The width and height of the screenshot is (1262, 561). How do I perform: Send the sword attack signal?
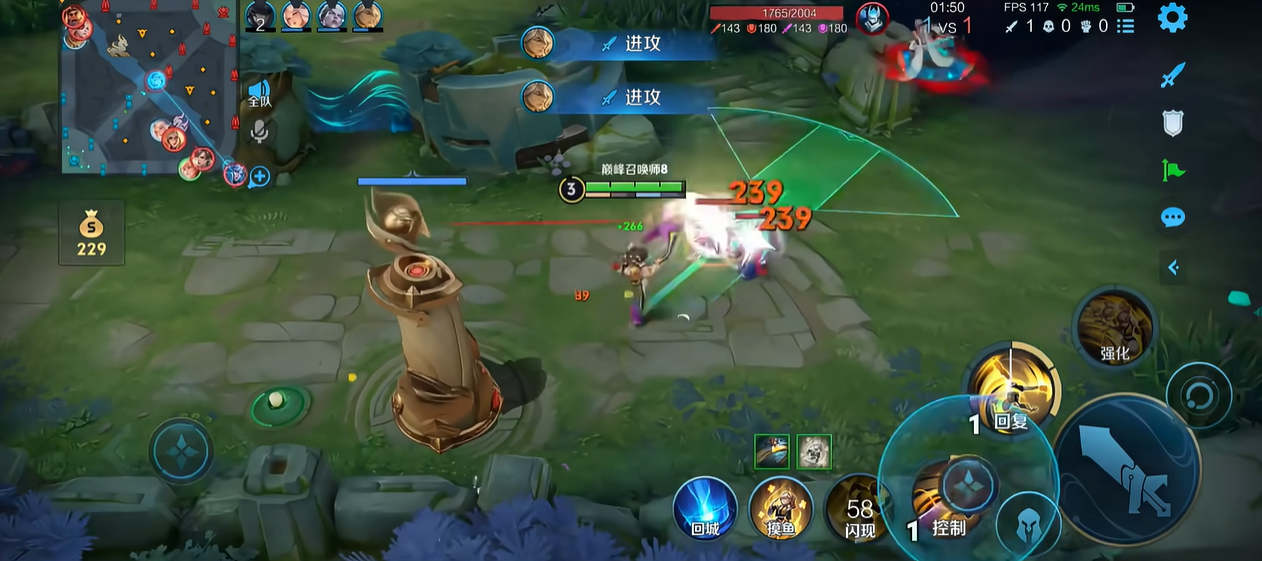[1173, 75]
